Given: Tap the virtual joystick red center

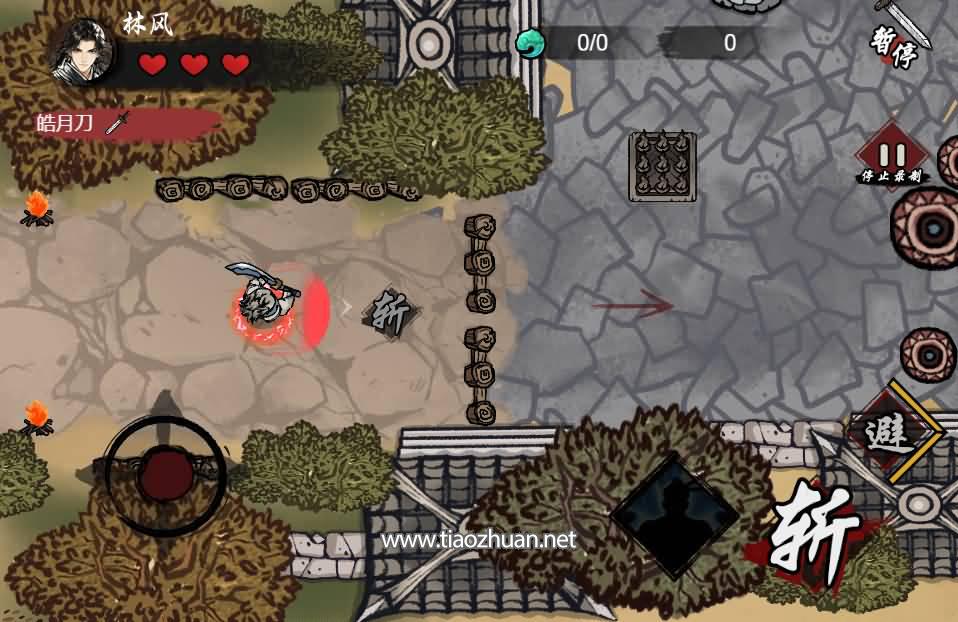Looking at the screenshot, I should [165, 476].
